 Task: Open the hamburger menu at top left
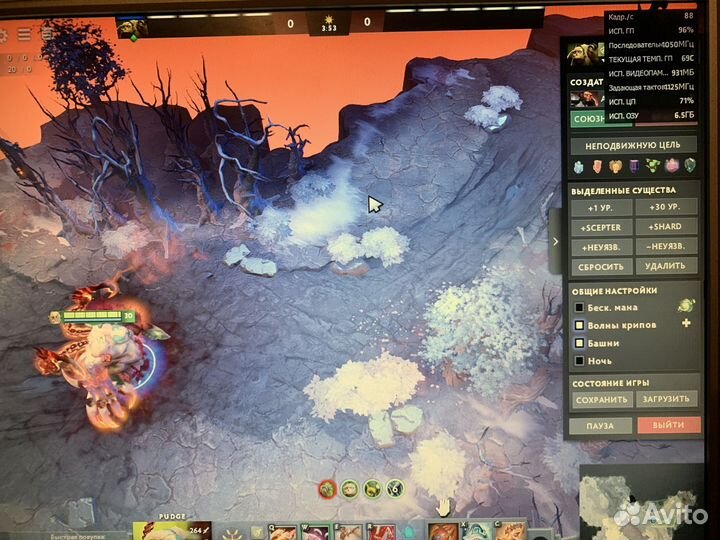(24, 35)
